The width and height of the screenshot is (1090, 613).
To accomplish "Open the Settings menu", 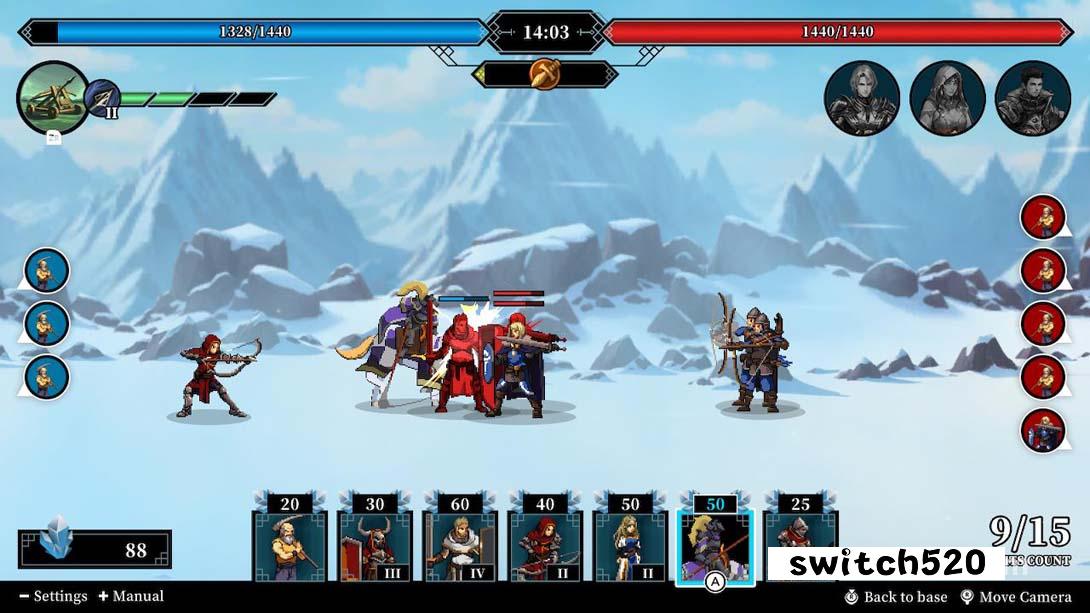I will point(53,596).
